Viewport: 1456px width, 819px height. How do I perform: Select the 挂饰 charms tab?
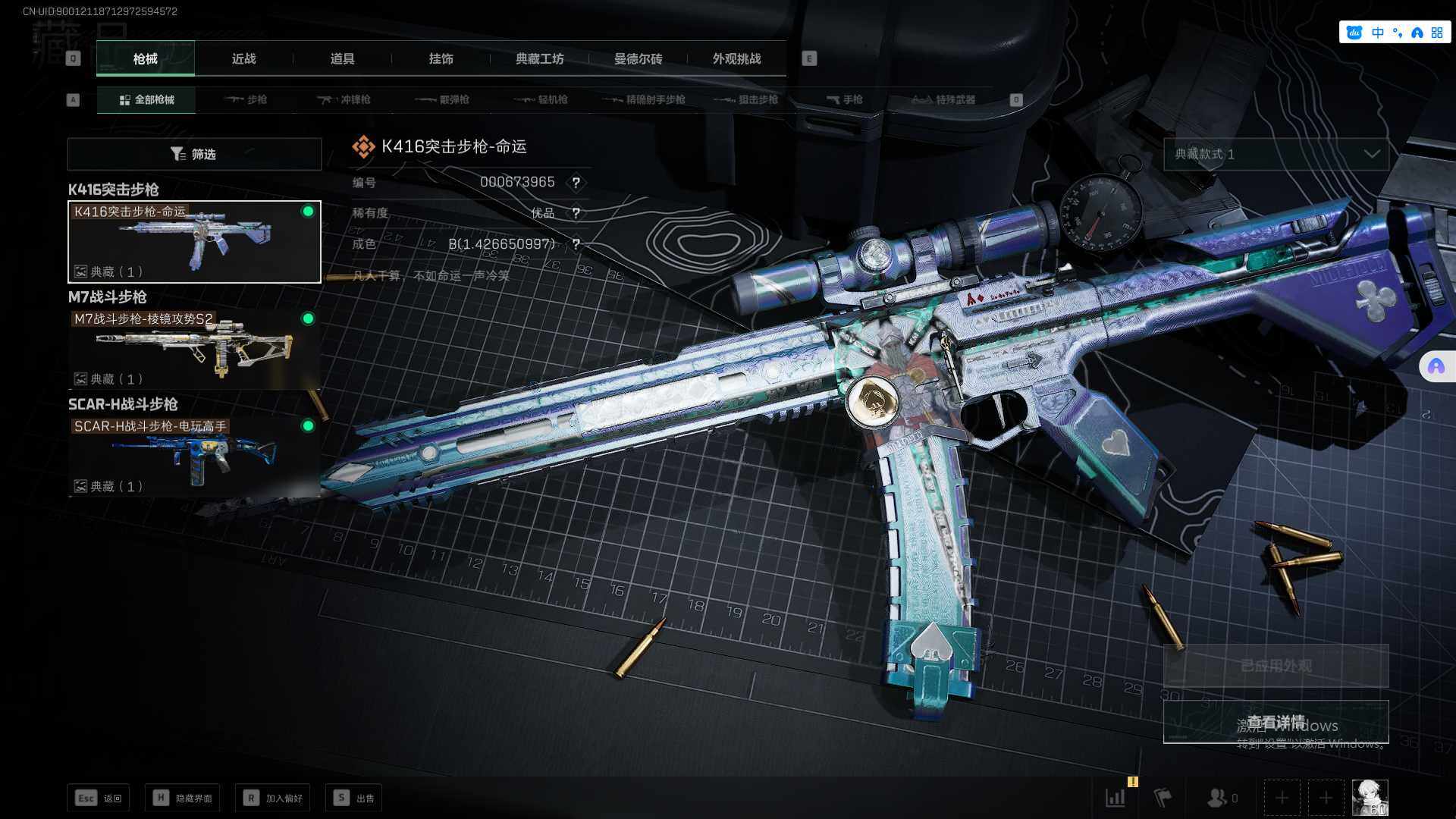click(441, 58)
